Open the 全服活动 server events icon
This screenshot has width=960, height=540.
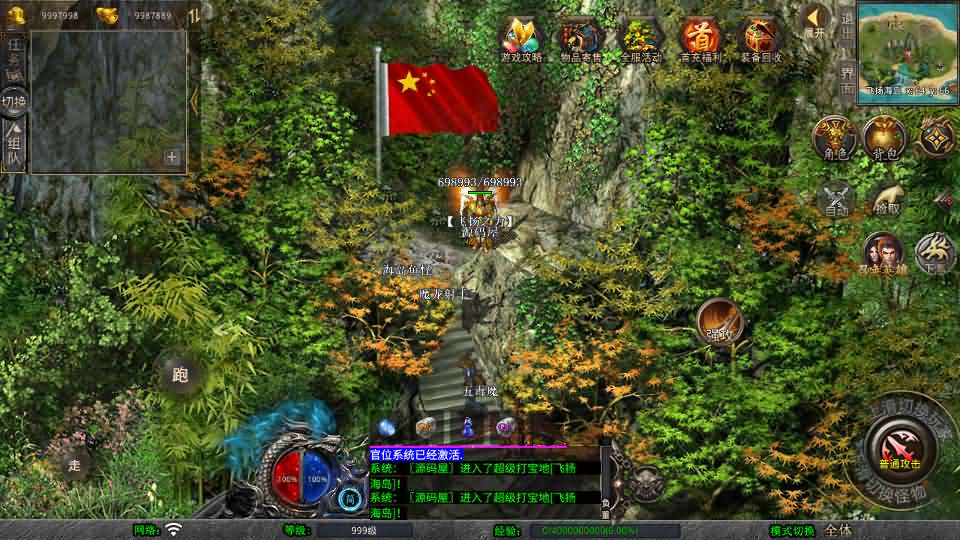(641, 40)
